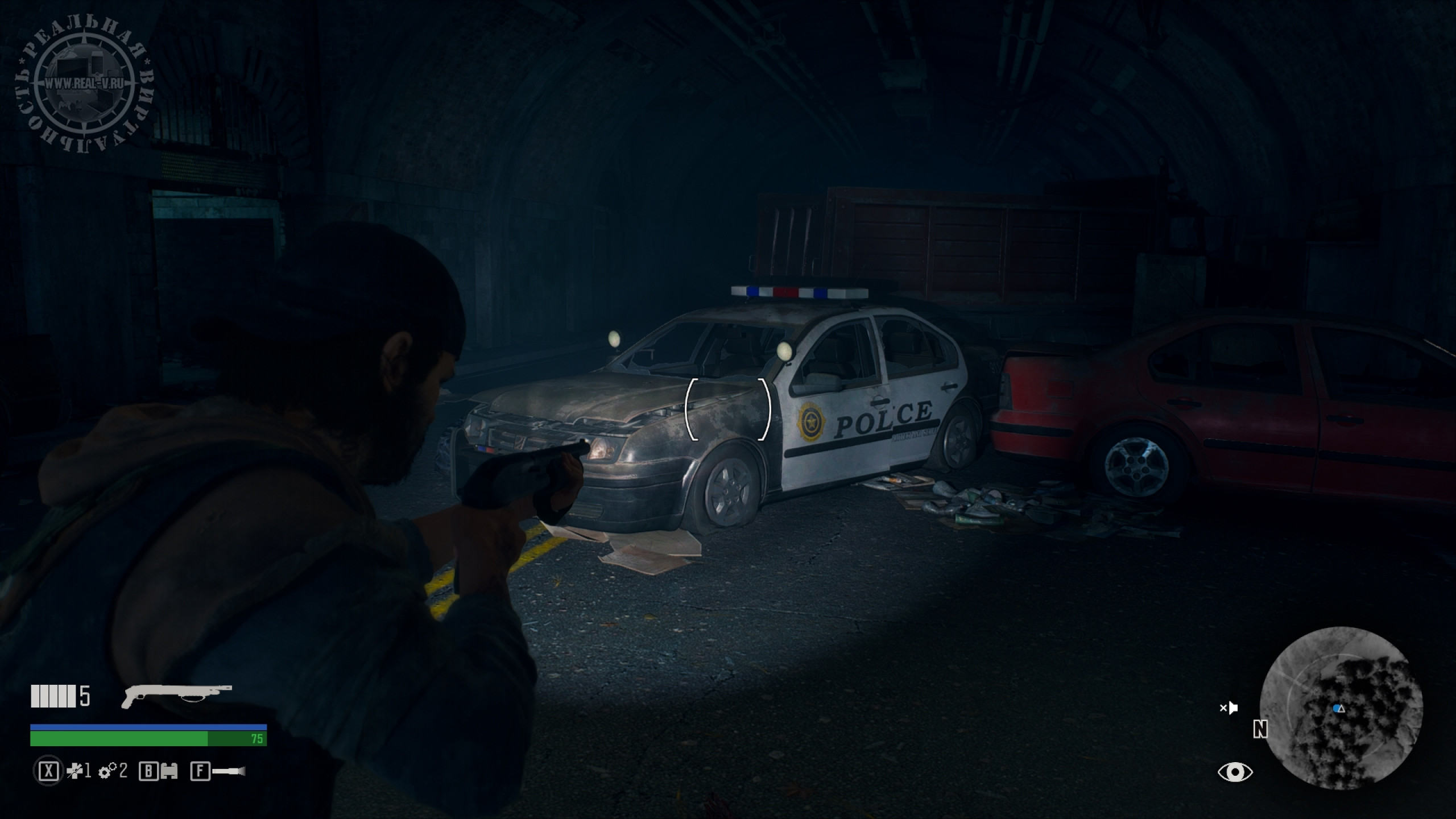1456x819 pixels.
Task: Click the muted speaker noise indicator
Action: click(x=1229, y=708)
